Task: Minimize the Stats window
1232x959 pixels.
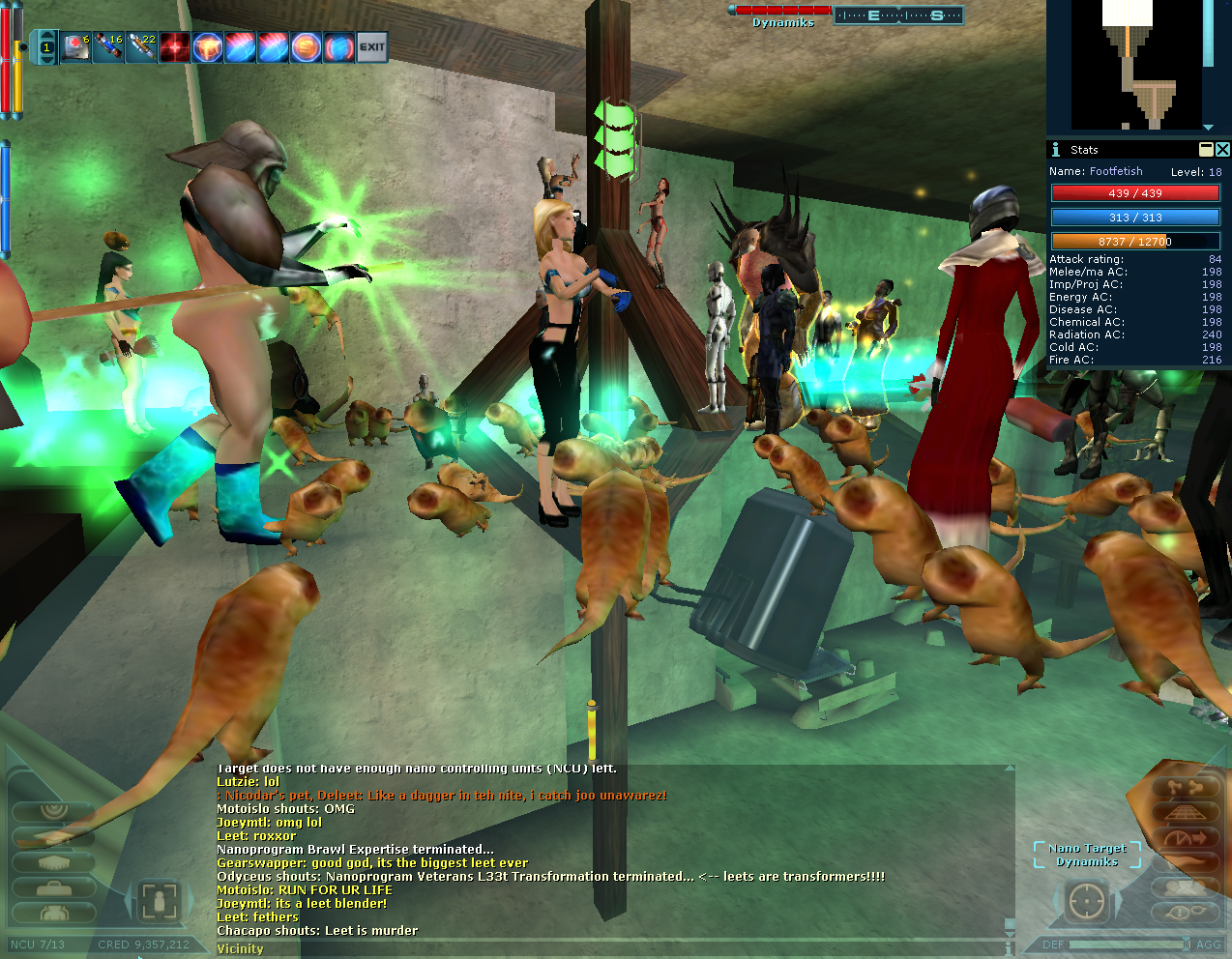Action: pos(1206,149)
